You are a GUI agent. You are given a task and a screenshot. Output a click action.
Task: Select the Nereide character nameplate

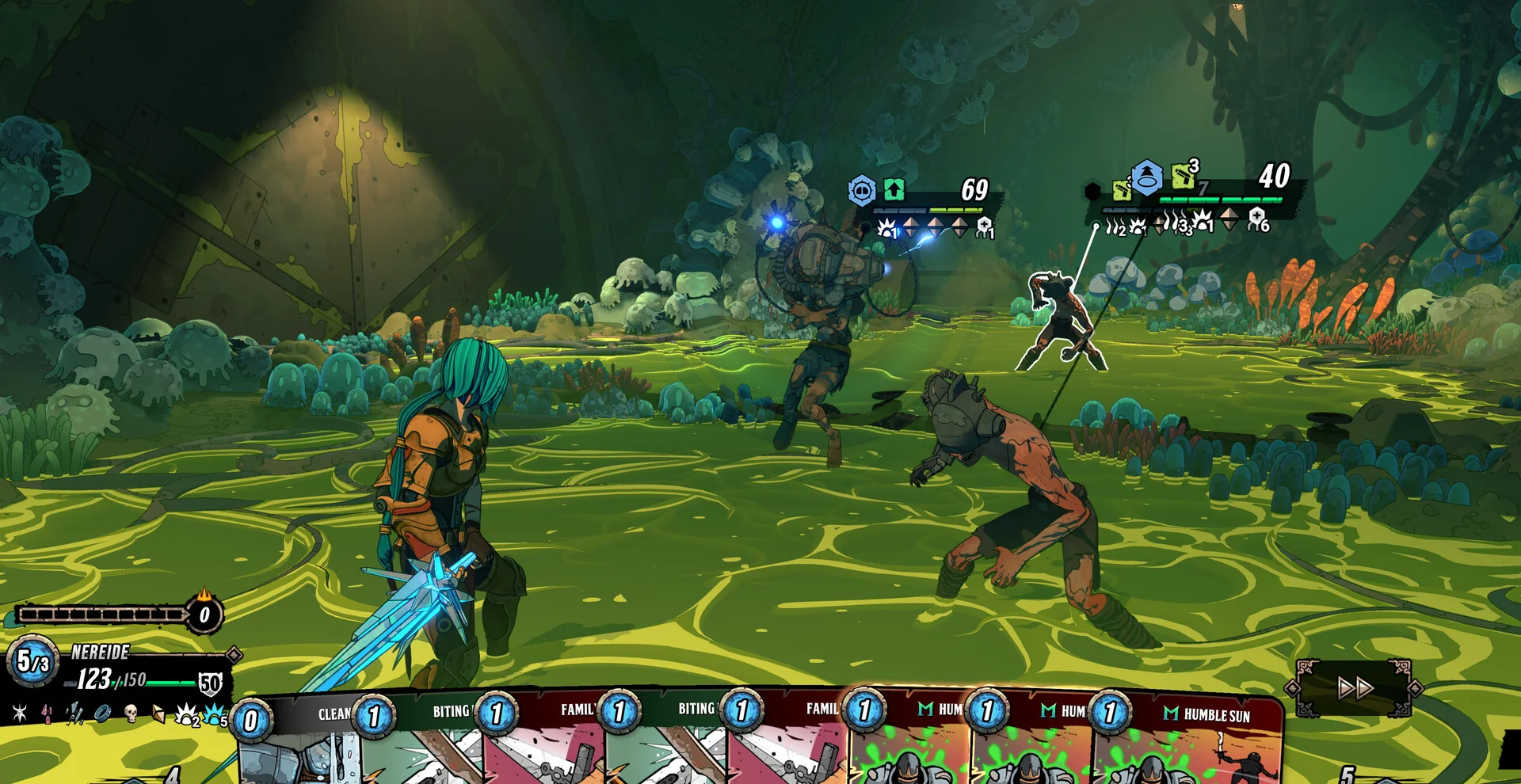pyautogui.click(x=101, y=652)
